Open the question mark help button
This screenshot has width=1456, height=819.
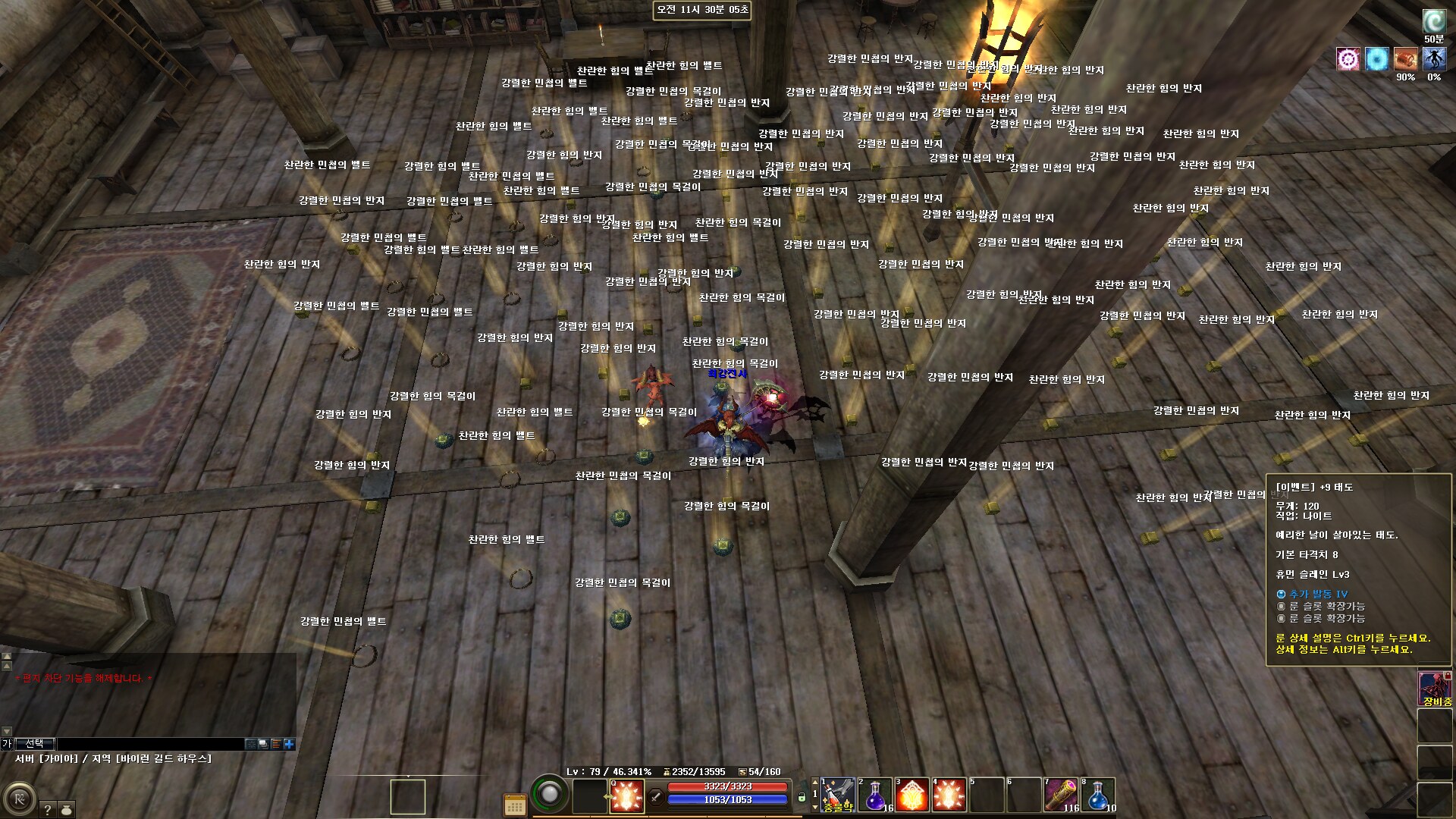coord(47,810)
